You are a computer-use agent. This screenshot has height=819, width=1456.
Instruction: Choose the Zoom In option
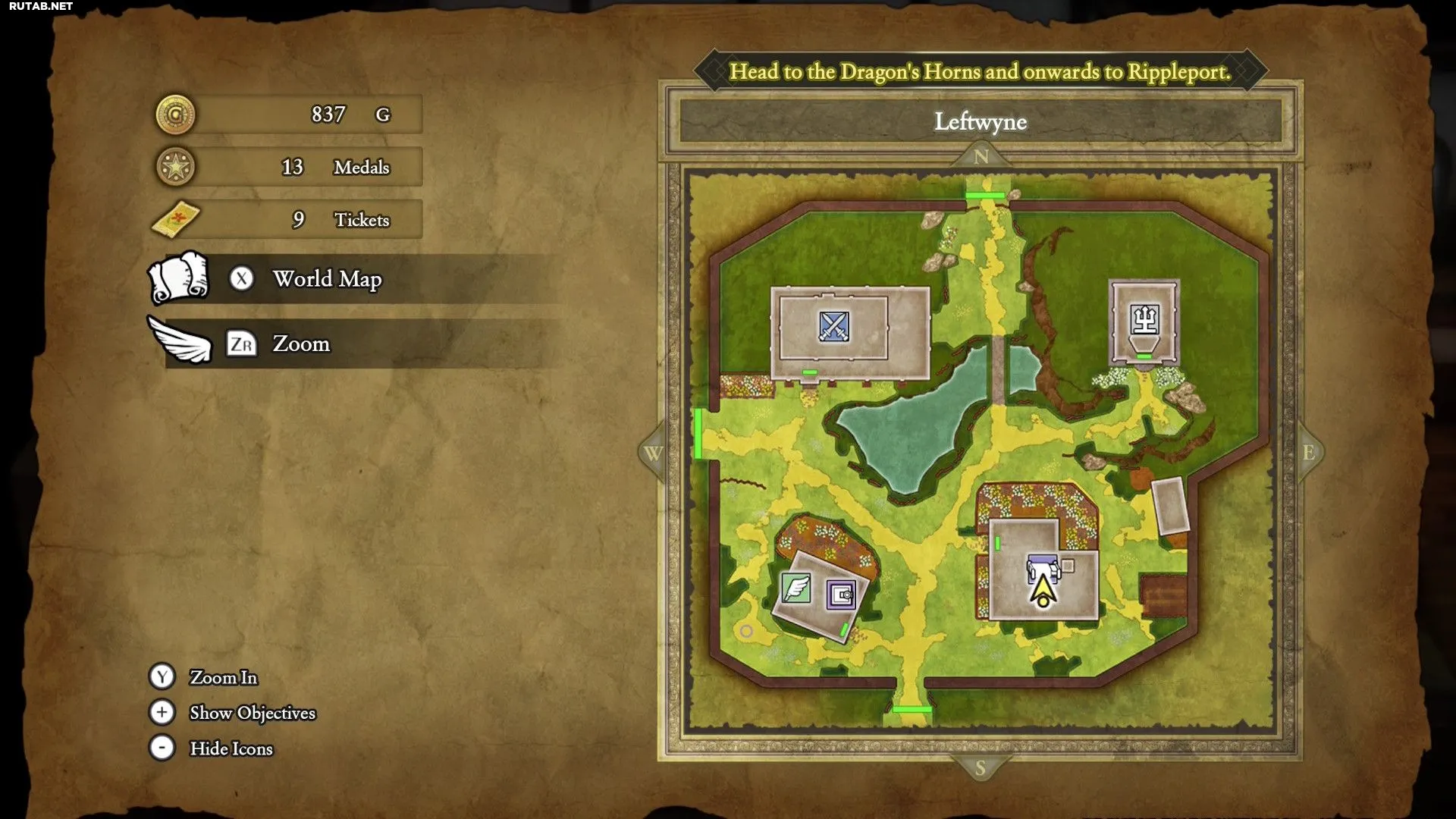pos(223,677)
